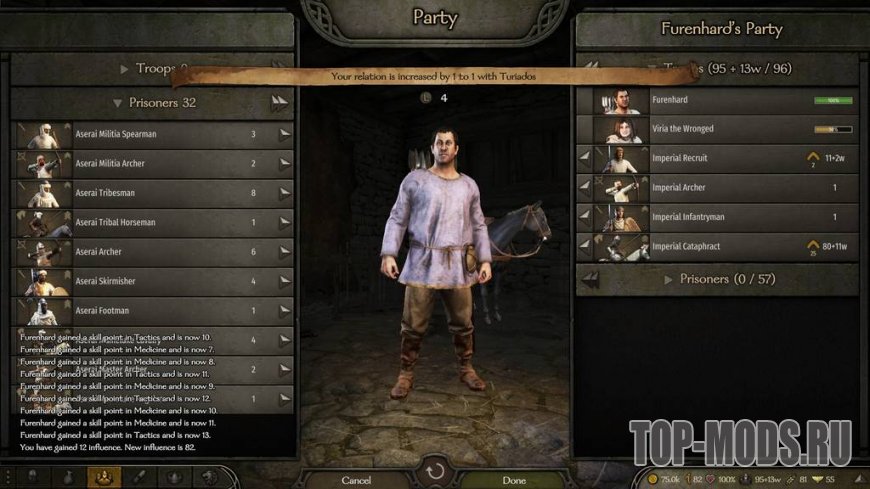The width and height of the screenshot is (870, 489).
Task: Move Aserai Tribal Horseman to the right
Action: pyautogui.click(x=285, y=222)
